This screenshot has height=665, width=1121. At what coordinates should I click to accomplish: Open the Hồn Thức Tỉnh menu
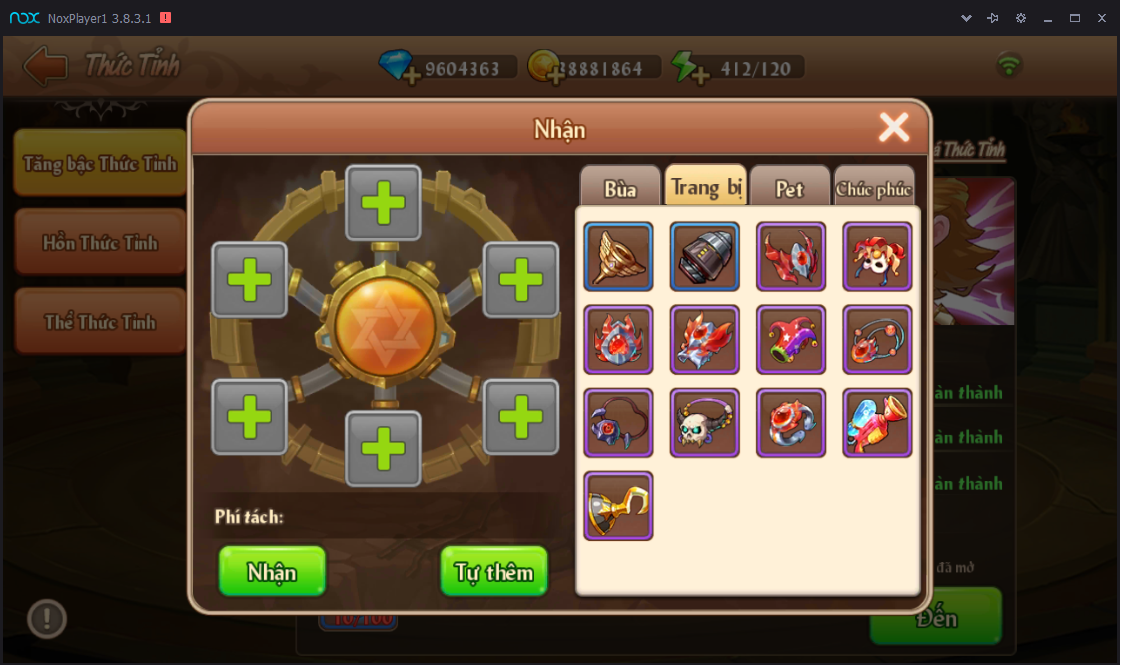point(100,243)
